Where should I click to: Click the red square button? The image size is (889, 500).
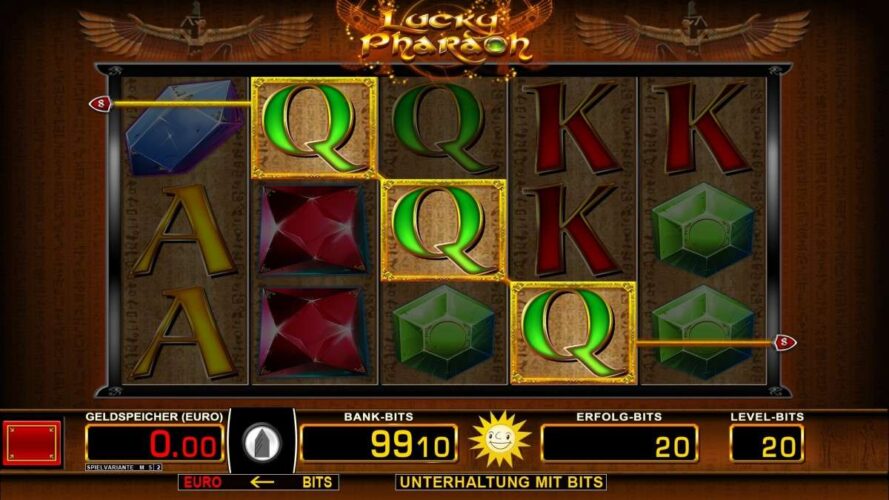pos(34,442)
